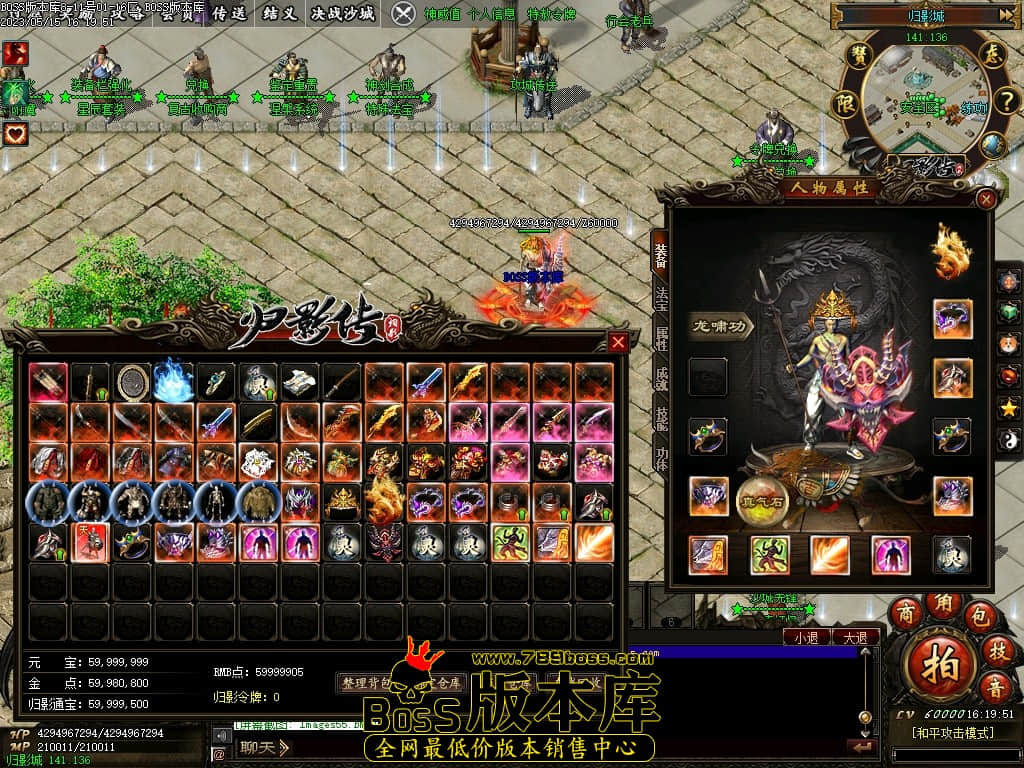Select the 成就 achievements tab
This screenshot has width=1024, height=768.
[x=661, y=378]
